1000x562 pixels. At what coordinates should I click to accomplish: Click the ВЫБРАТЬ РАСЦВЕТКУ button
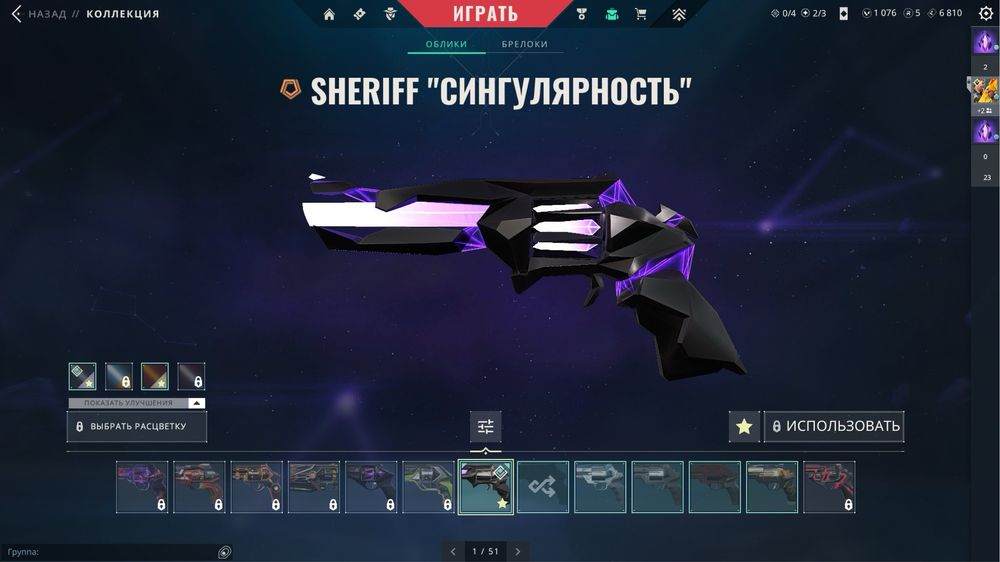tap(137, 427)
